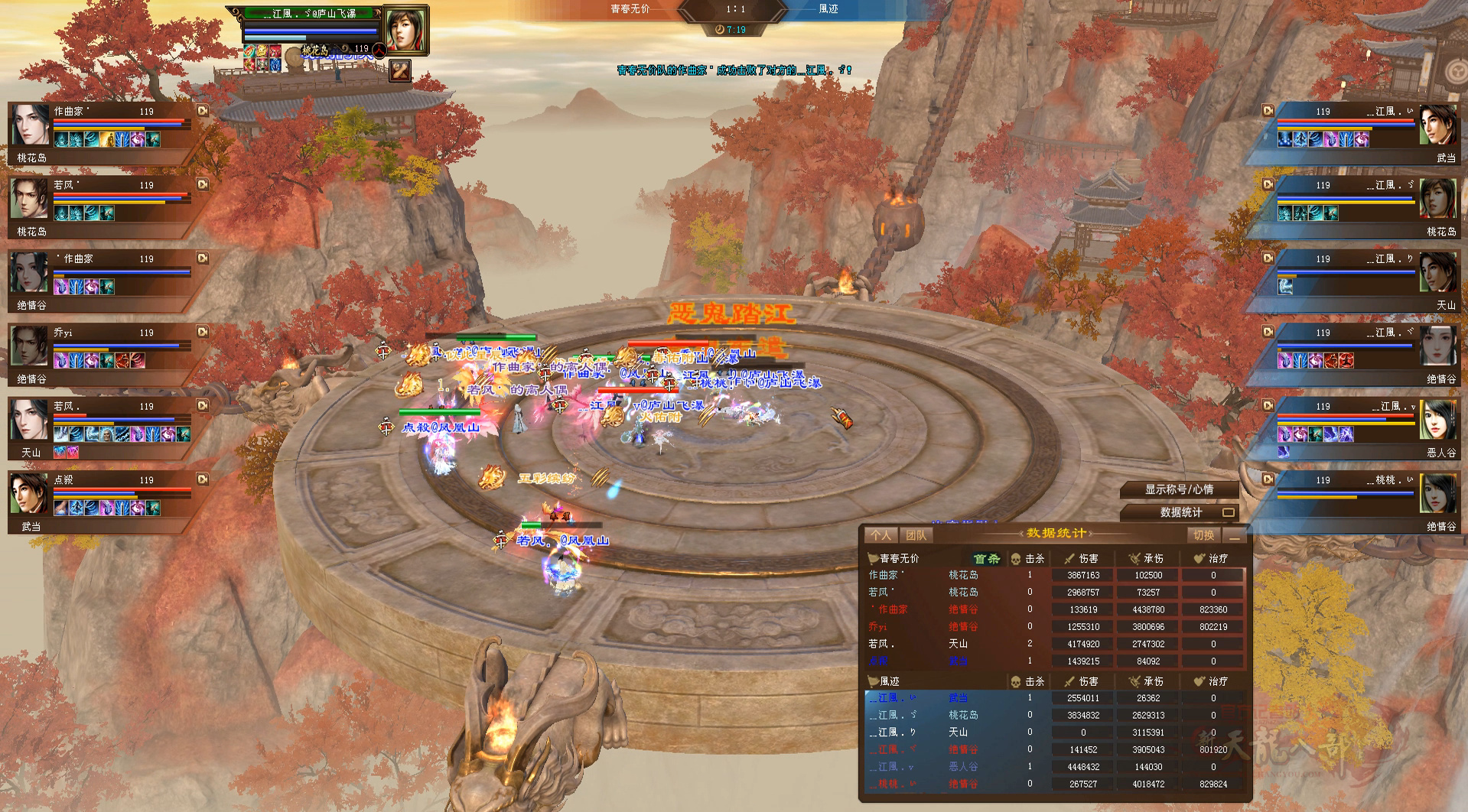1468x812 pixels.
Task: Select the 点殺 Wudang player card portrait
Action: click(30, 494)
